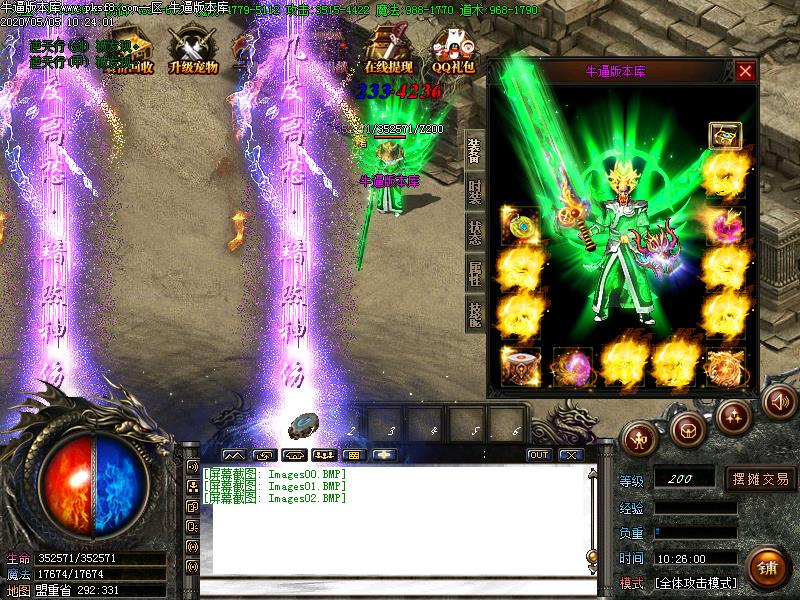Use the item in the first hotbar slot

click(x=307, y=427)
